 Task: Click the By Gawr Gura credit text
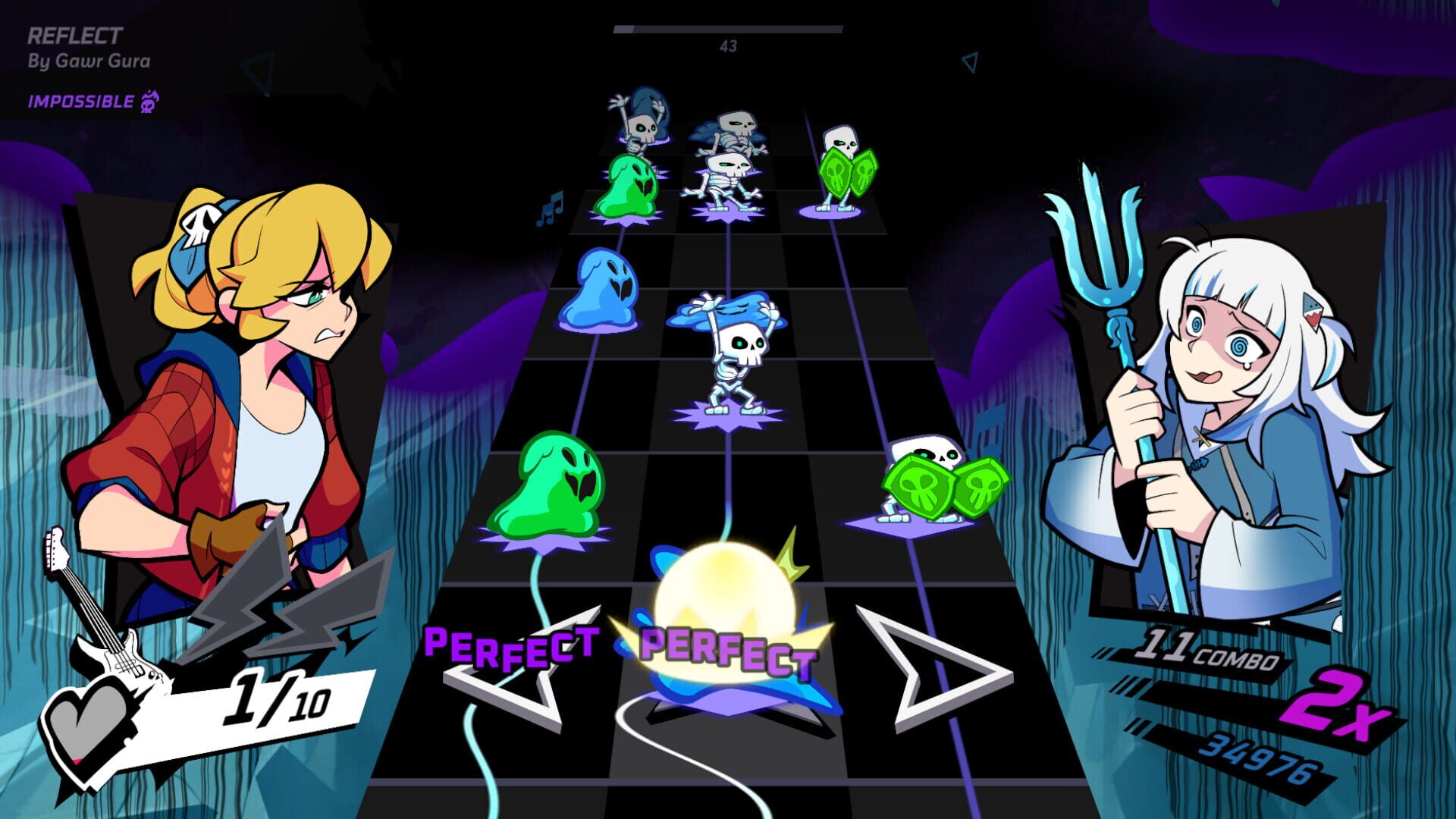coord(89,60)
